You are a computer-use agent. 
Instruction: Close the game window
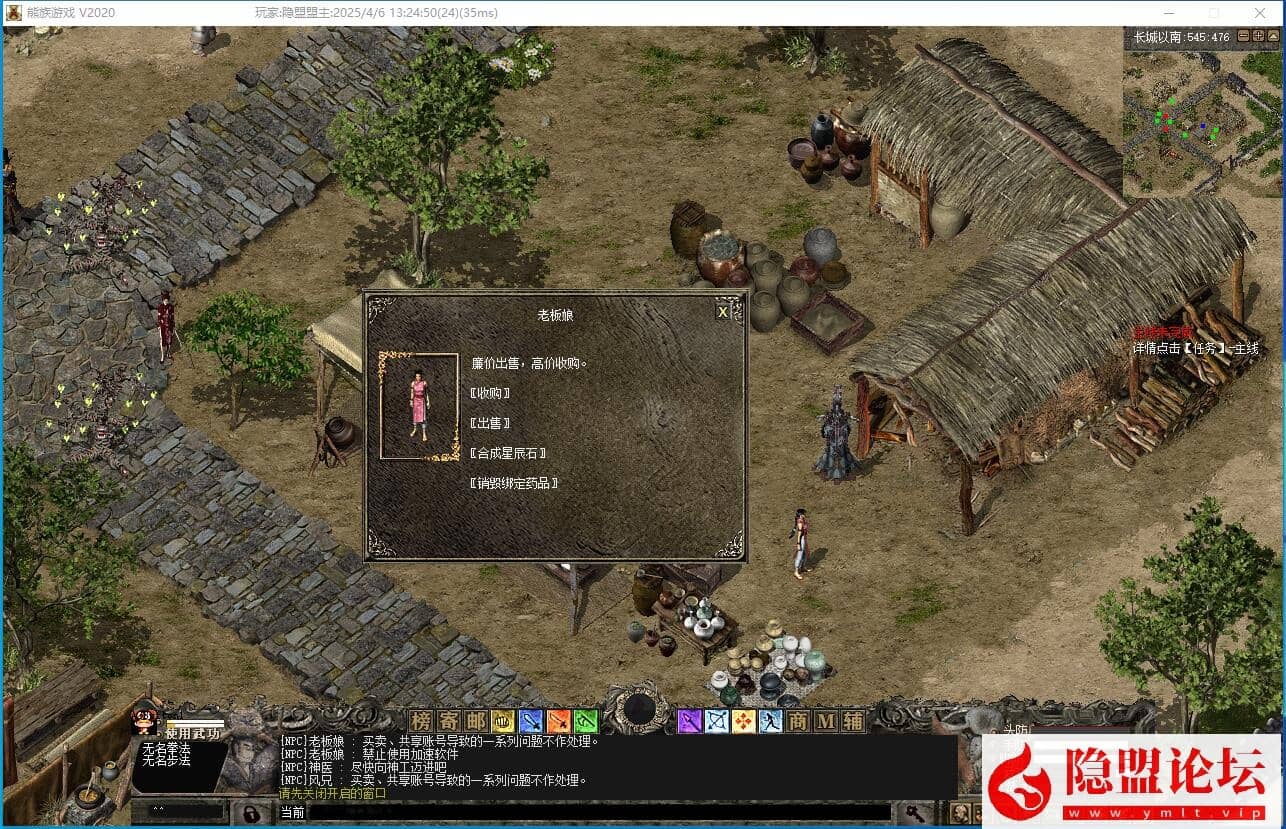click(x=1259, y=13)
